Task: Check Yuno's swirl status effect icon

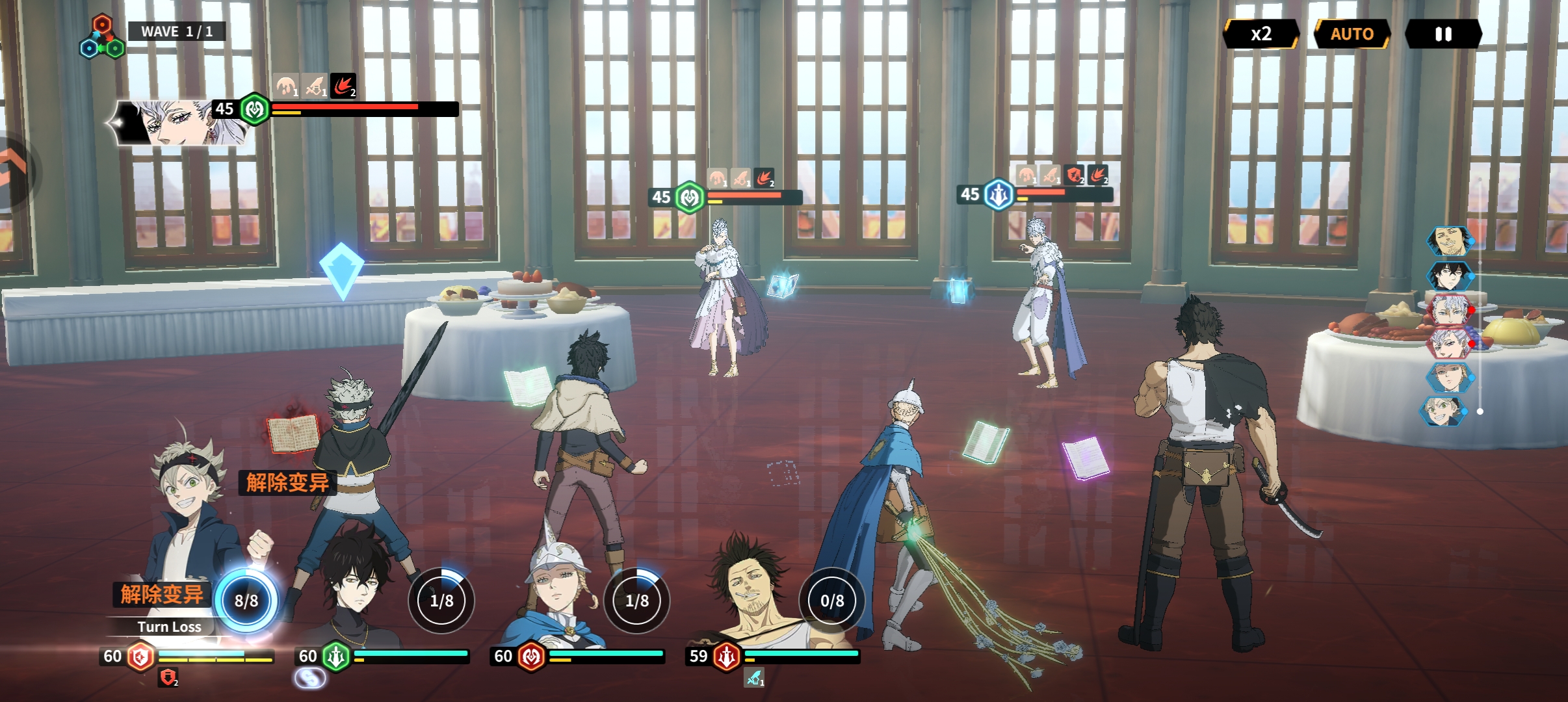Action: point(309,678)
